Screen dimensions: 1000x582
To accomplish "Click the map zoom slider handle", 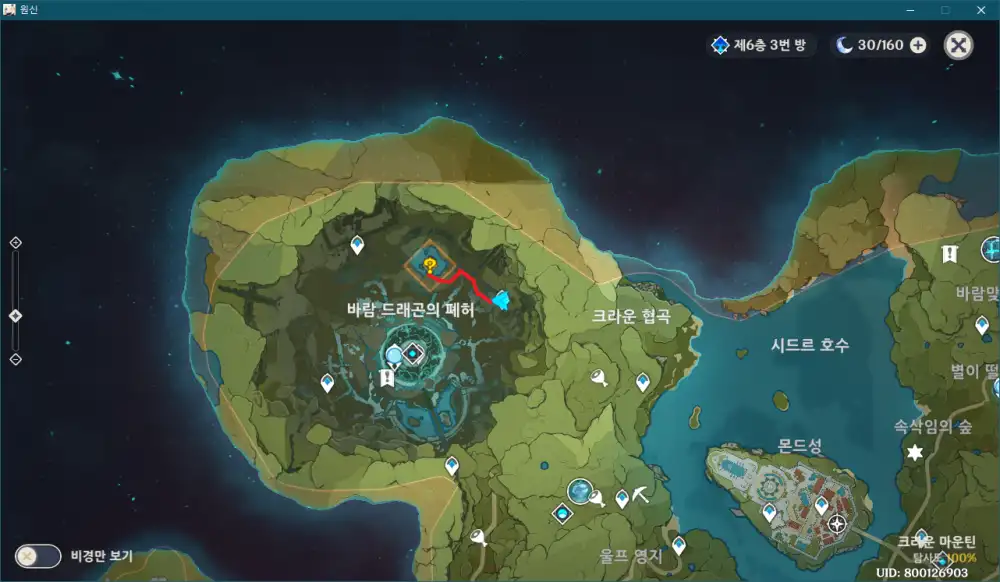I will click(15, 316).
